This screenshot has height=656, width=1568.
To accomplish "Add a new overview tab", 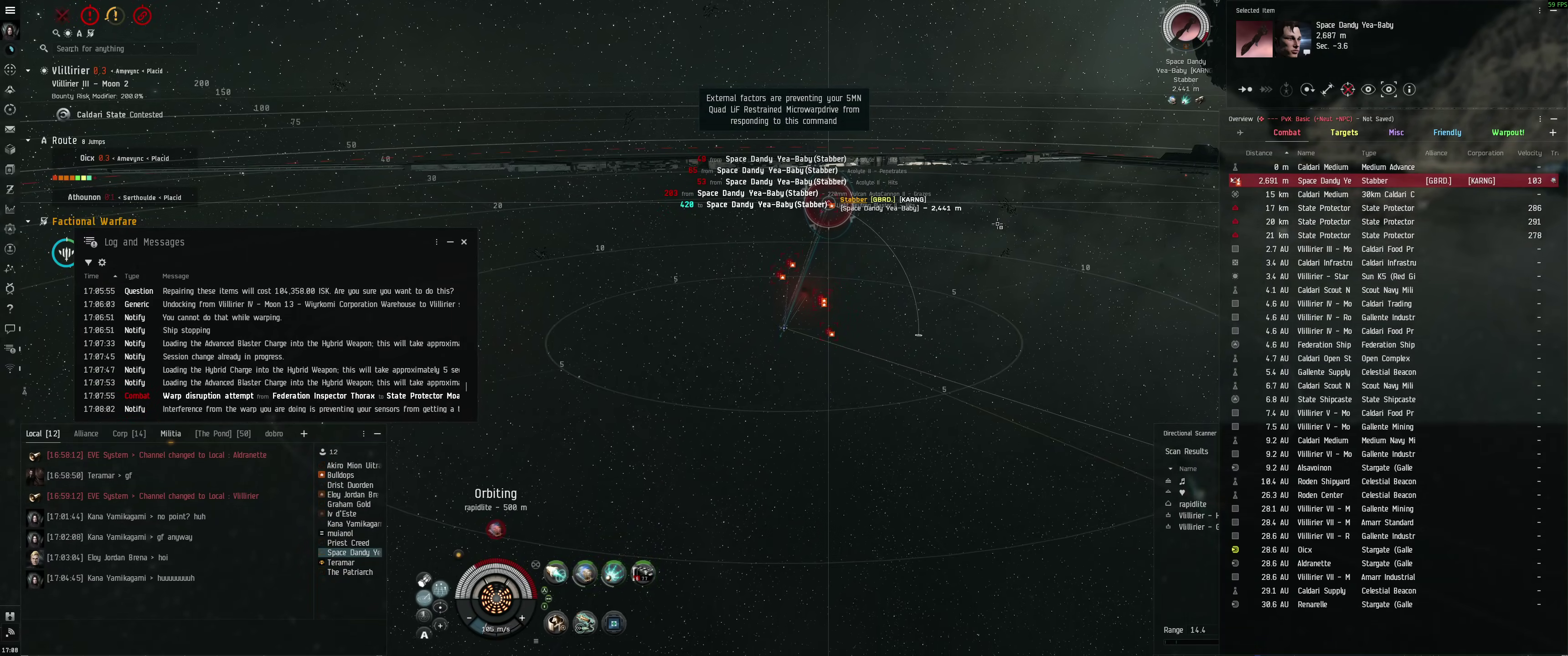I will click(x=1552, y=133).
